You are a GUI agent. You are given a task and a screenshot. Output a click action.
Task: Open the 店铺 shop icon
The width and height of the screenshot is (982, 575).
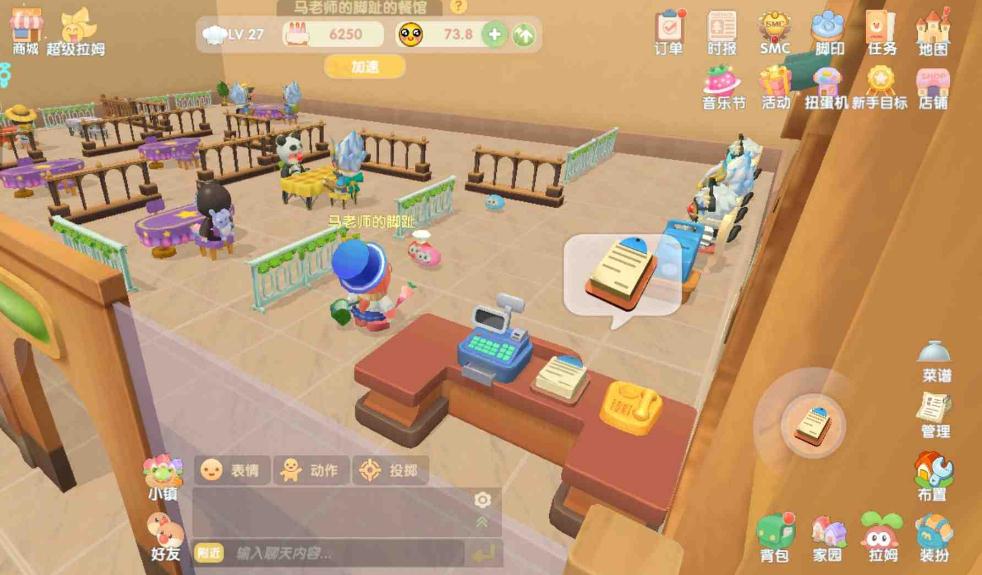coord(932,86)
